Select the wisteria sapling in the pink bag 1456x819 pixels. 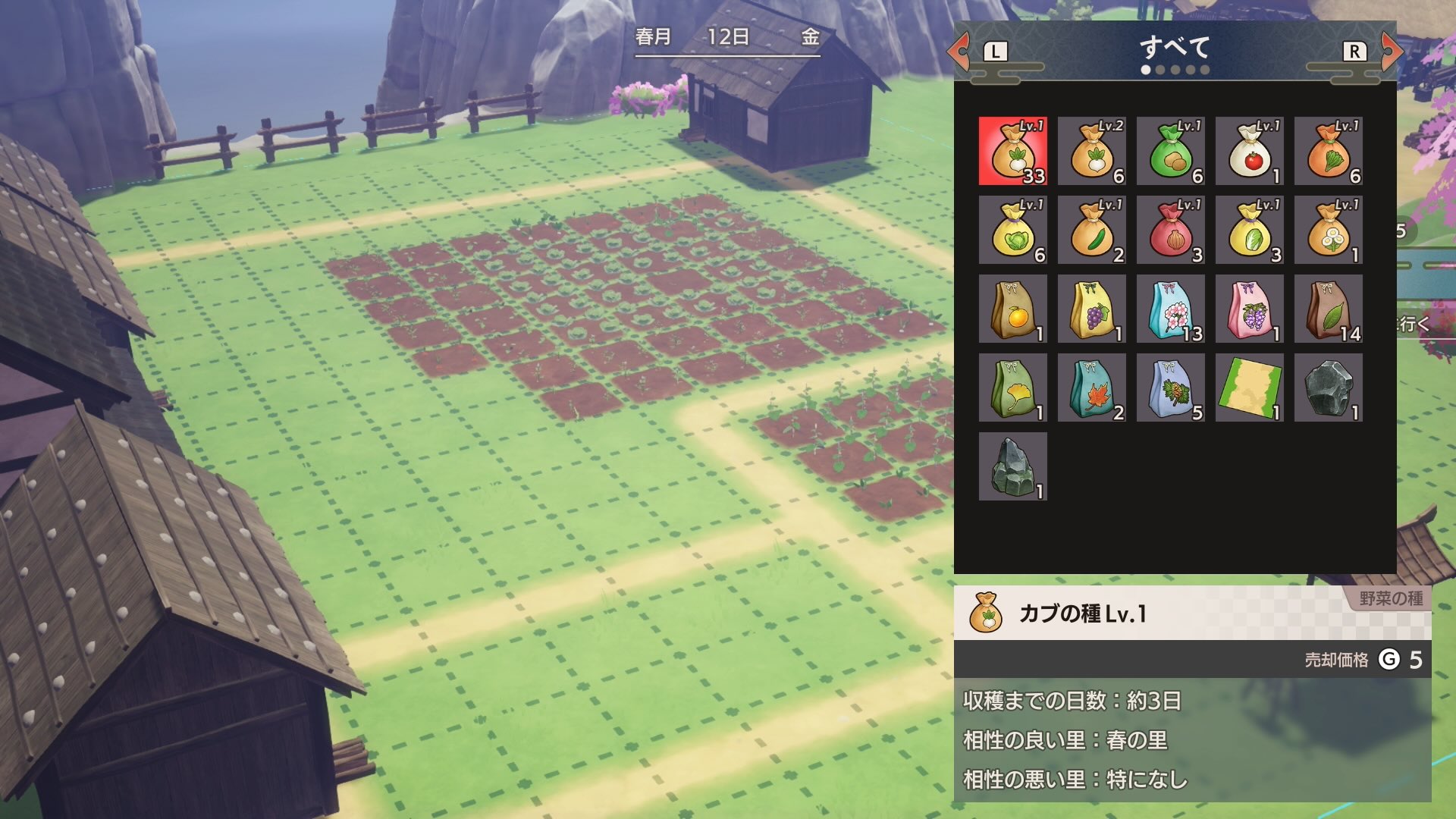click(x=1250, y=308)
